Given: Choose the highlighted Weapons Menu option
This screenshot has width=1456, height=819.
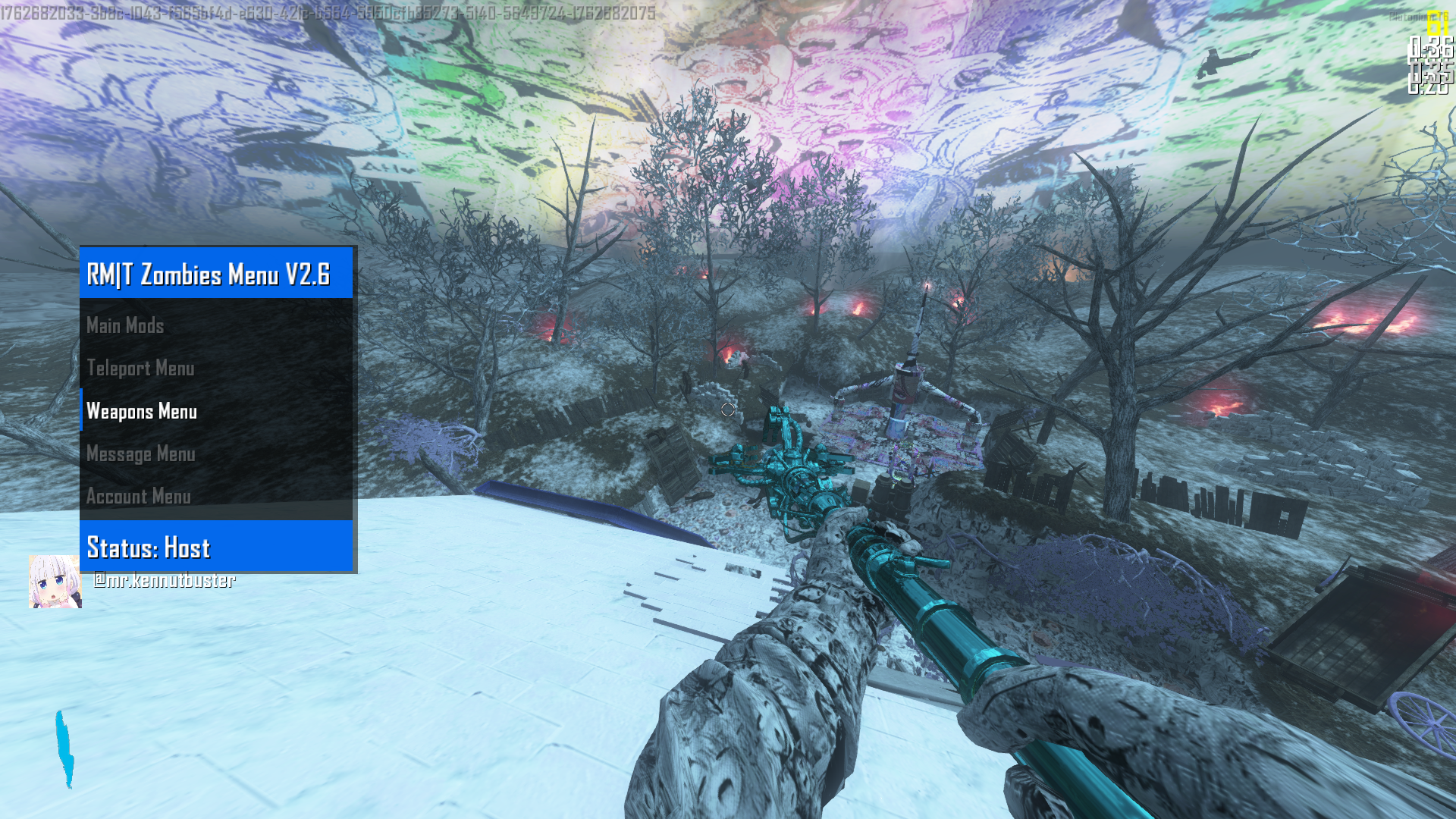Looking at the screenshot, I should [x=142, y=411].
